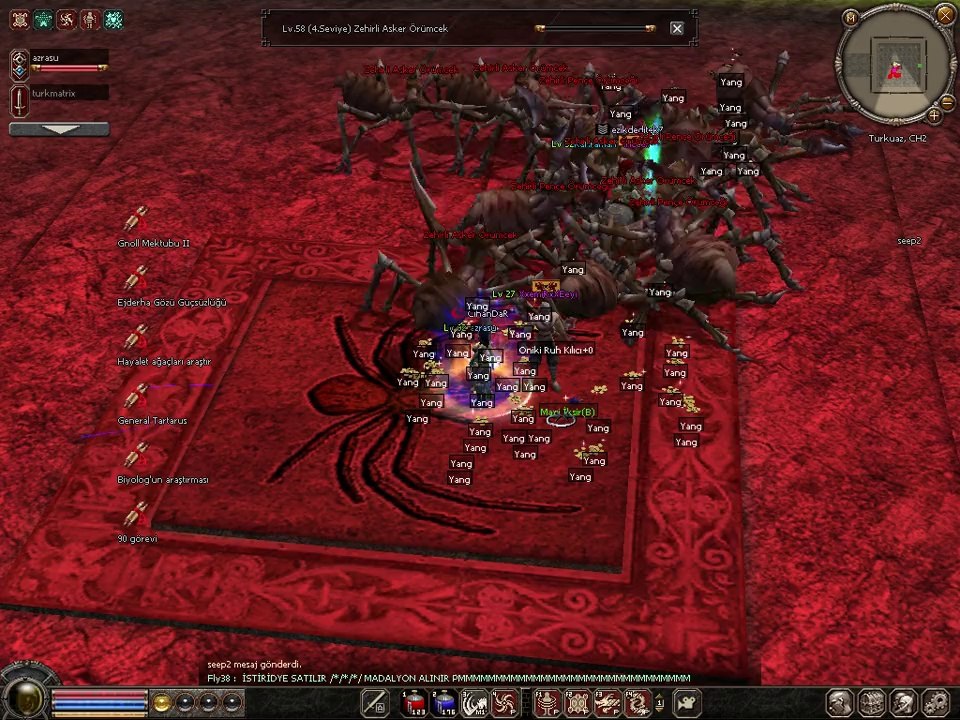The height and width of the screenshot is (720, 960).
Task: Close the minimap with the X button
Action: (944, 14)
